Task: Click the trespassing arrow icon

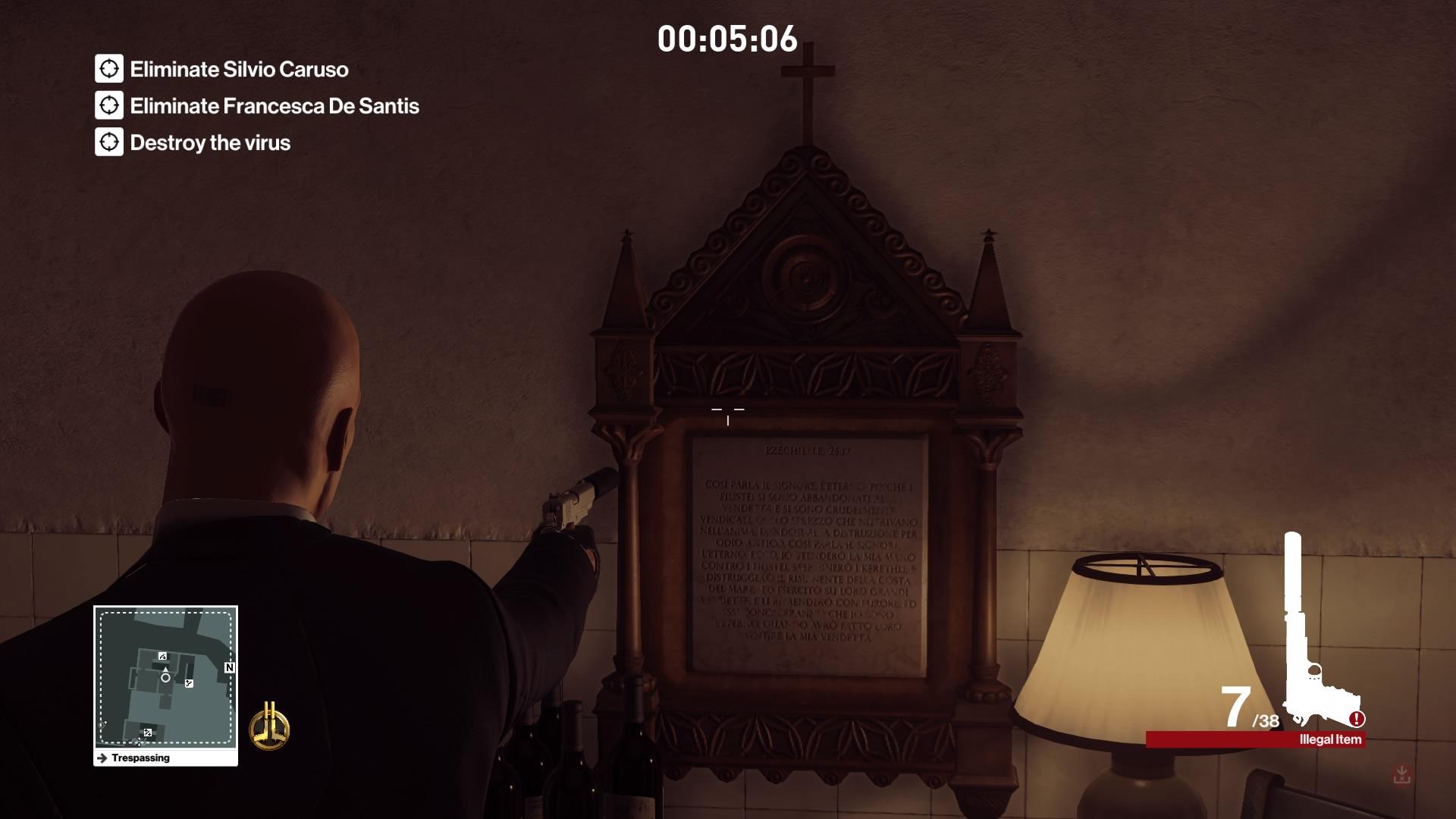Action: [x=102, y=758]
